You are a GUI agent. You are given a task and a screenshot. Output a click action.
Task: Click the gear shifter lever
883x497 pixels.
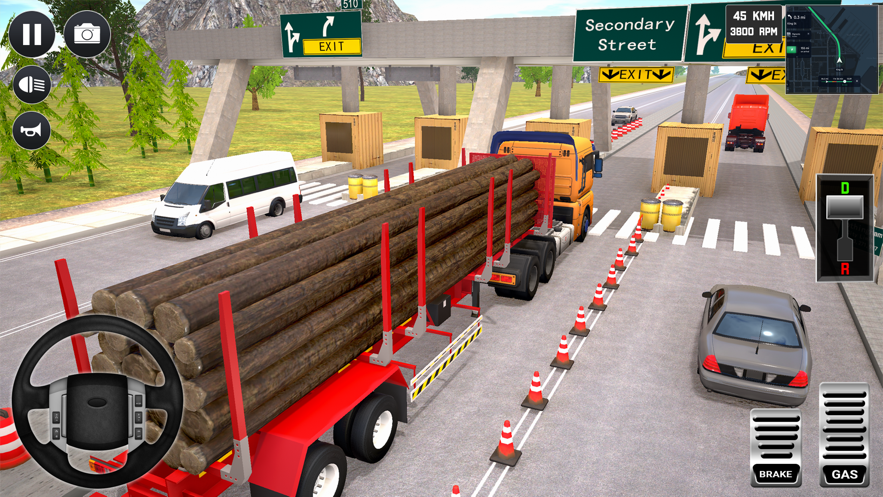[x=845, y=229]
